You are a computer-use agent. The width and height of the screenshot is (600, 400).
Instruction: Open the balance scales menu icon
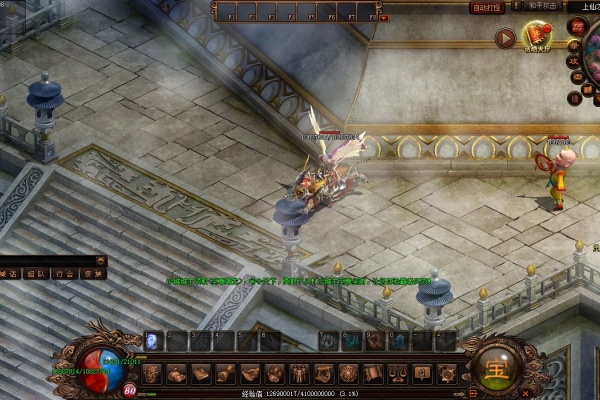(397, 374)
